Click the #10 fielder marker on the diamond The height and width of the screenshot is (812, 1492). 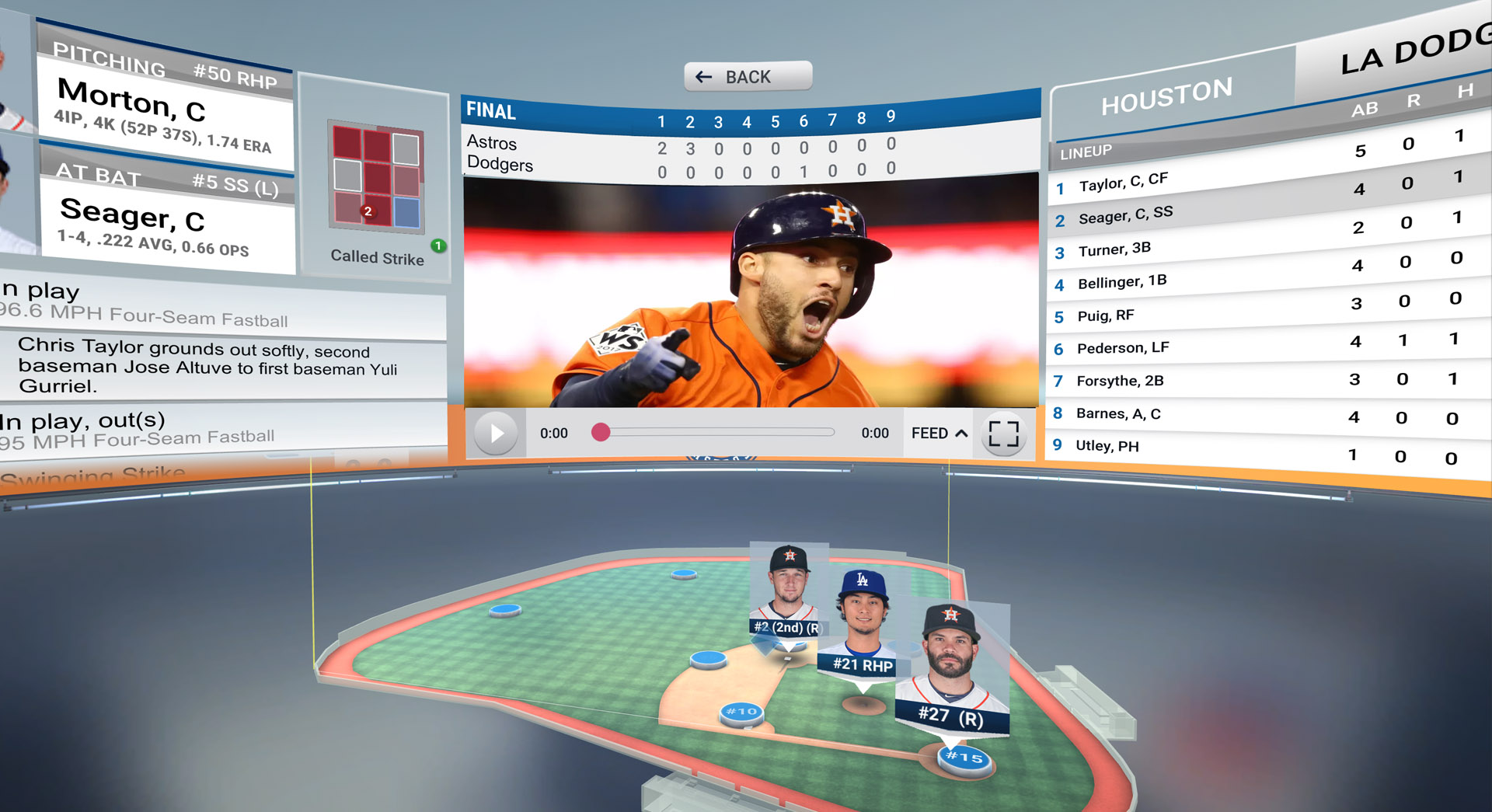click(741, 712)
